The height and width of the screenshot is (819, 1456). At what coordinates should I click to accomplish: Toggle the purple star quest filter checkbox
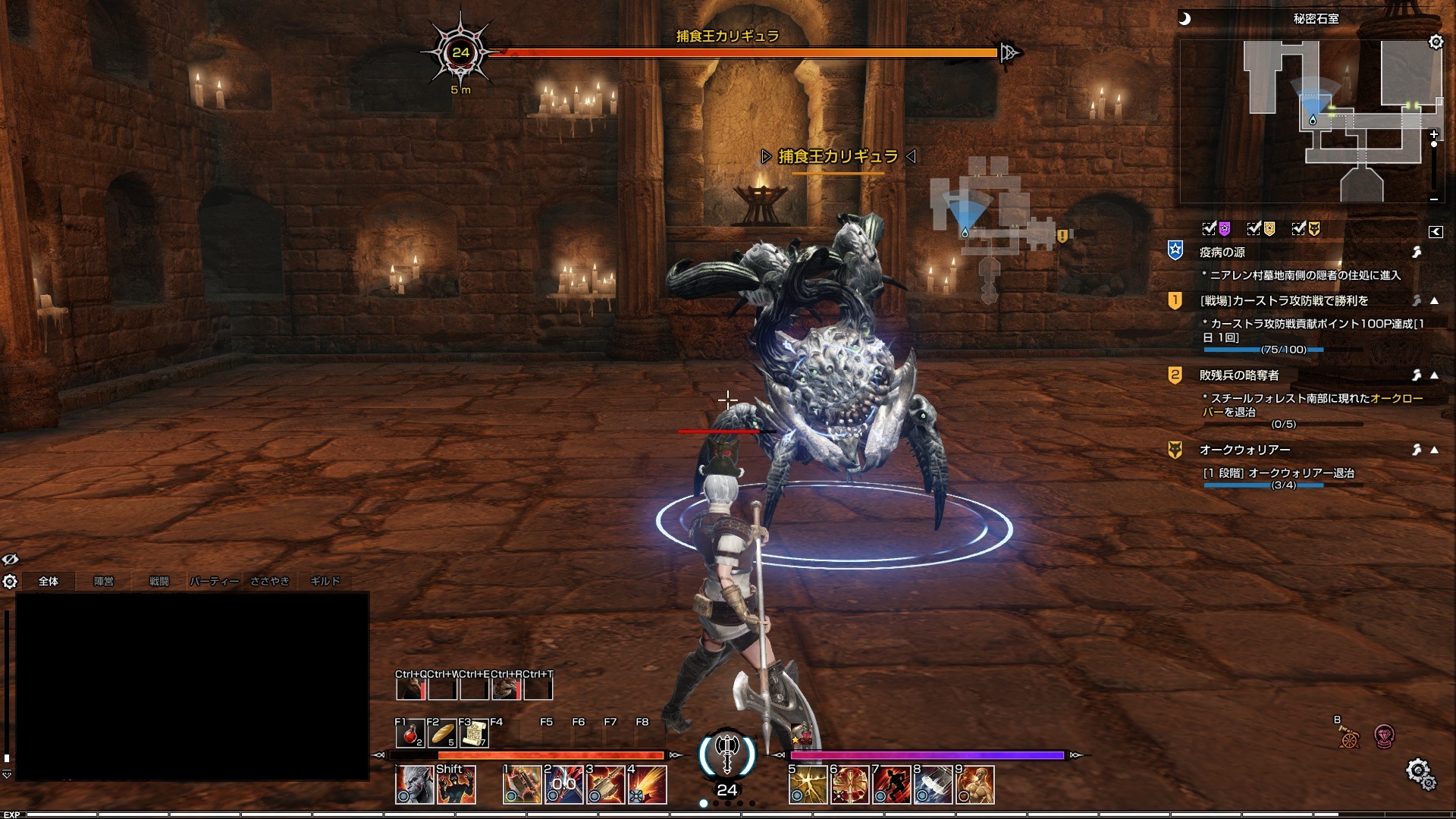[1210, 228]
